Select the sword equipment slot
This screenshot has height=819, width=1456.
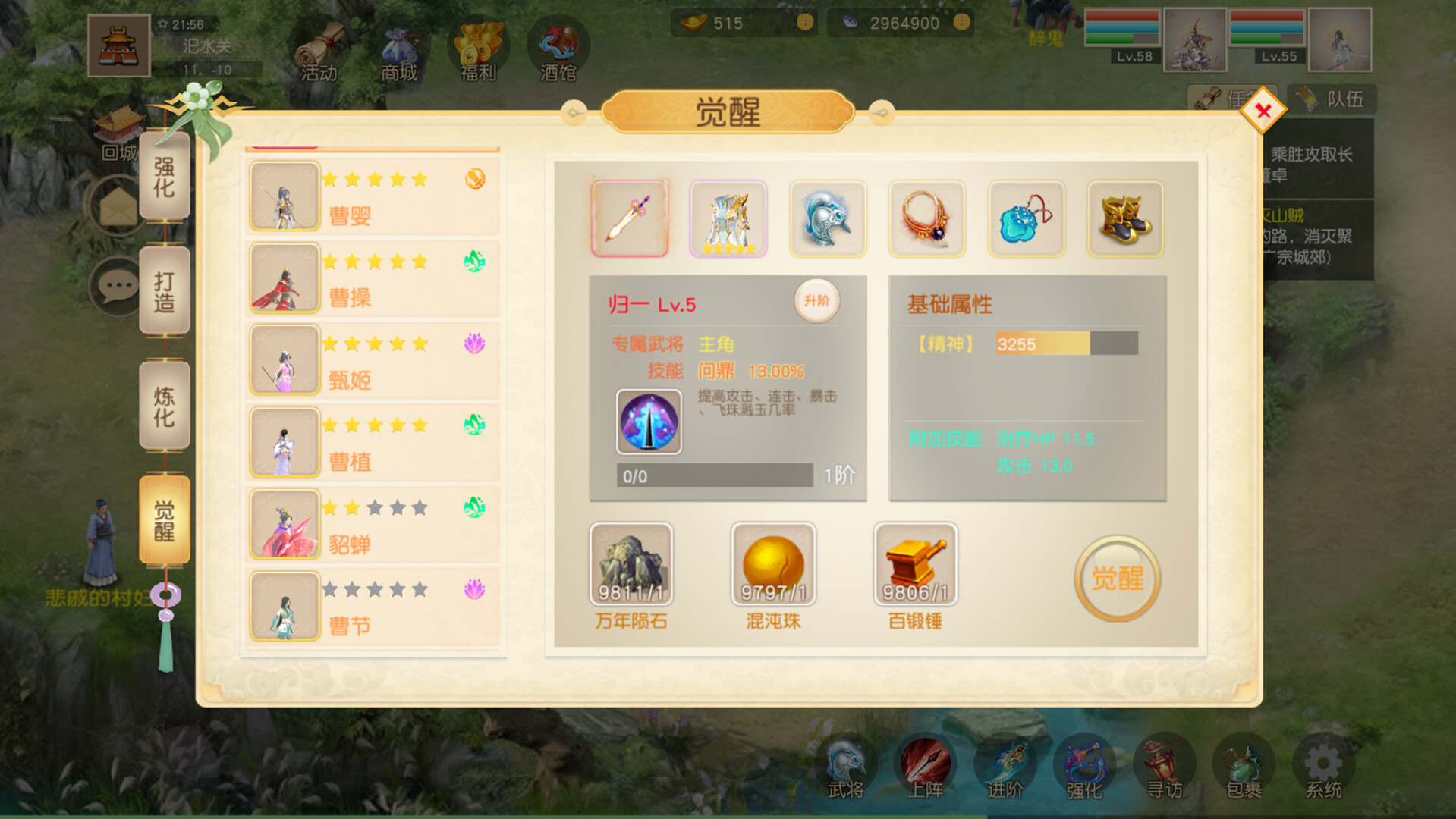pyautogui.click(x=630, y=218)
